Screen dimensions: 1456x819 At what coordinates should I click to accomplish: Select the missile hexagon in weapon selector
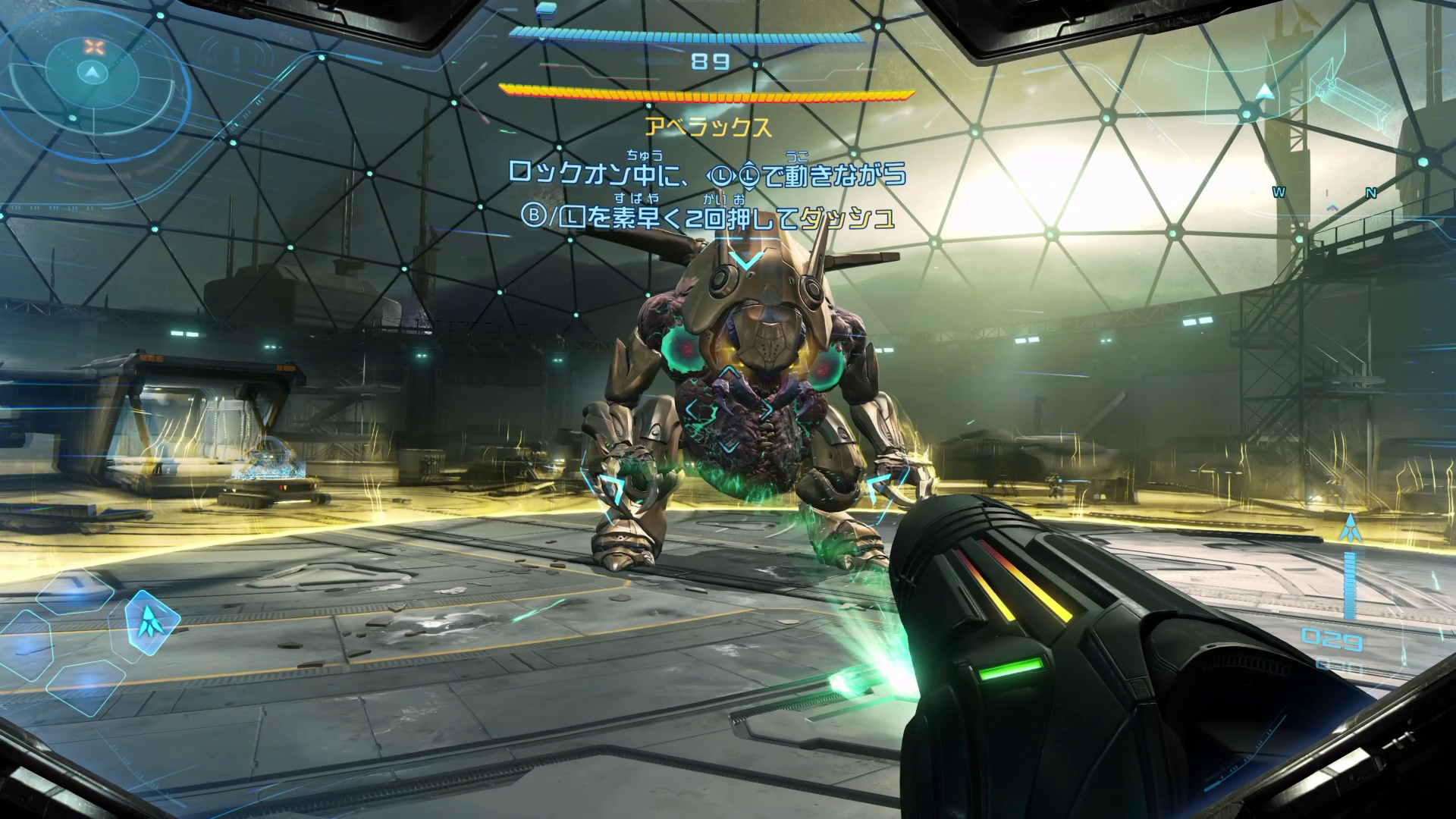click(x=152, y=622)
